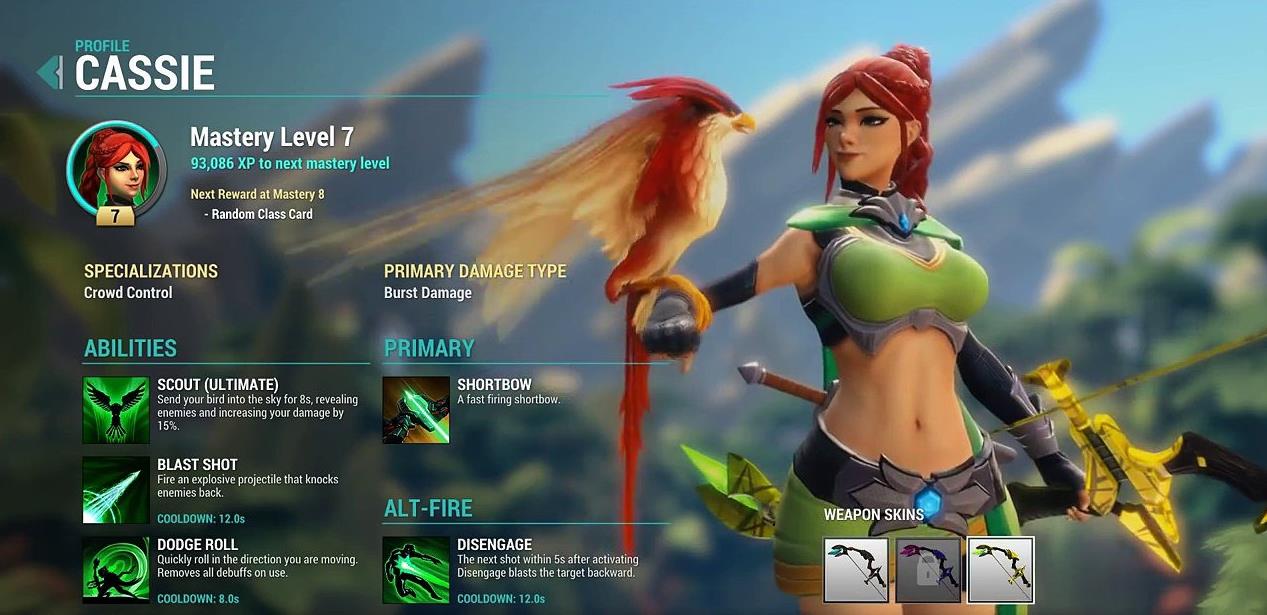
Task: Equip the default black bow weapon skin
Action: coord(856,570)
